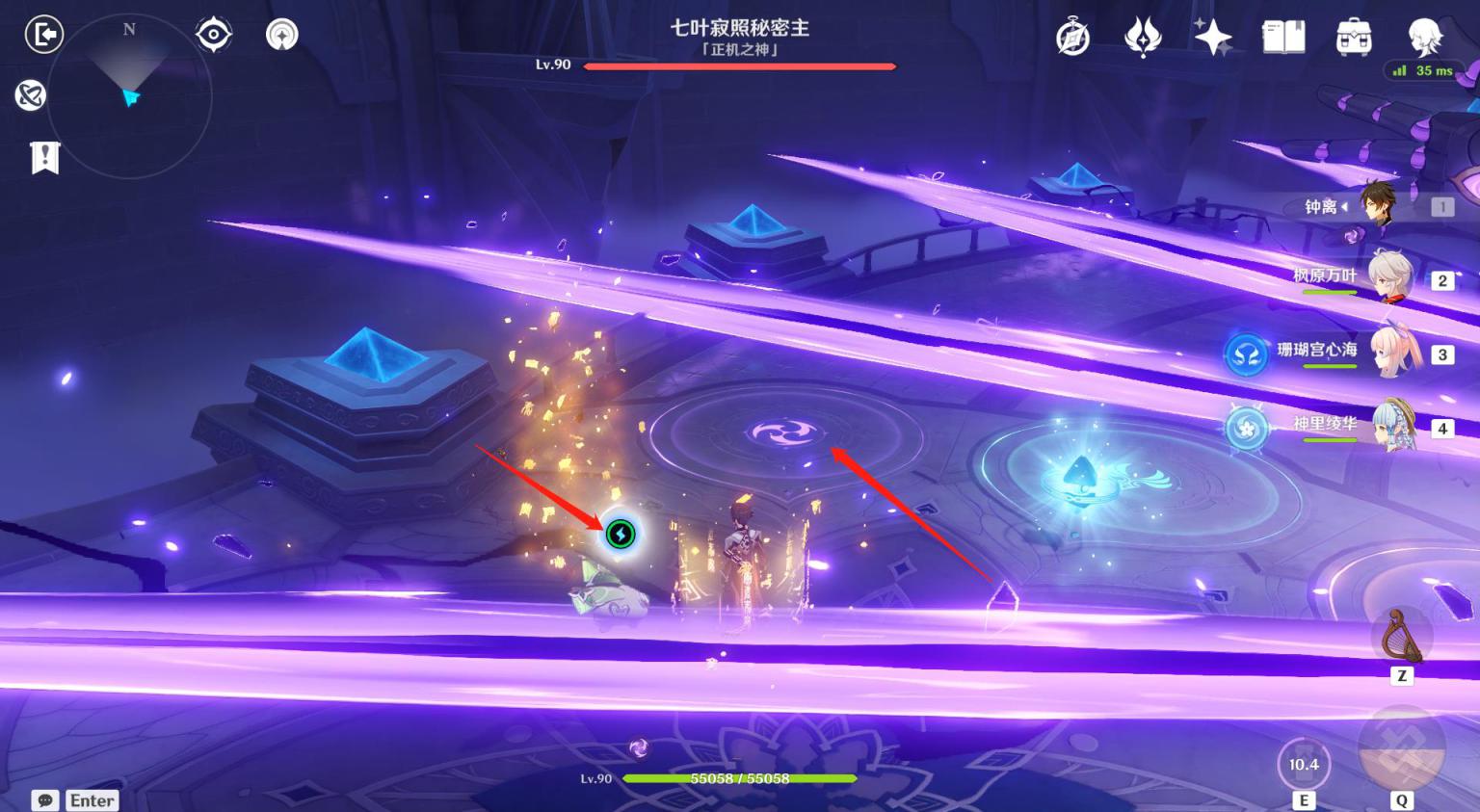The height and width of the screenshot is (812, 1480).
Task: Open the backpack inventory icon
Action: click(1354, 38)
